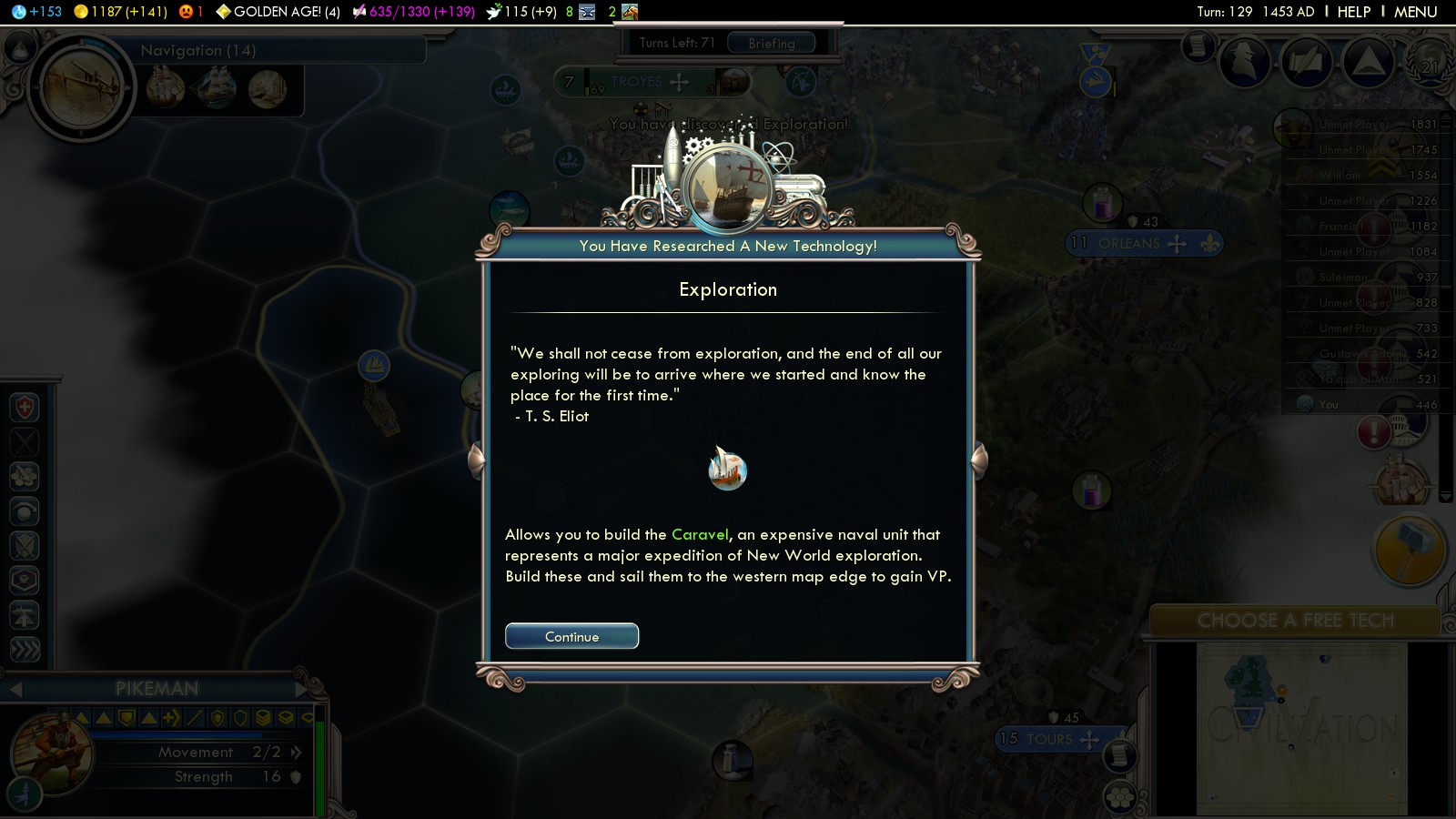
Task: Cycle to previous unit with left arrow
Action: tap(15, 689)
